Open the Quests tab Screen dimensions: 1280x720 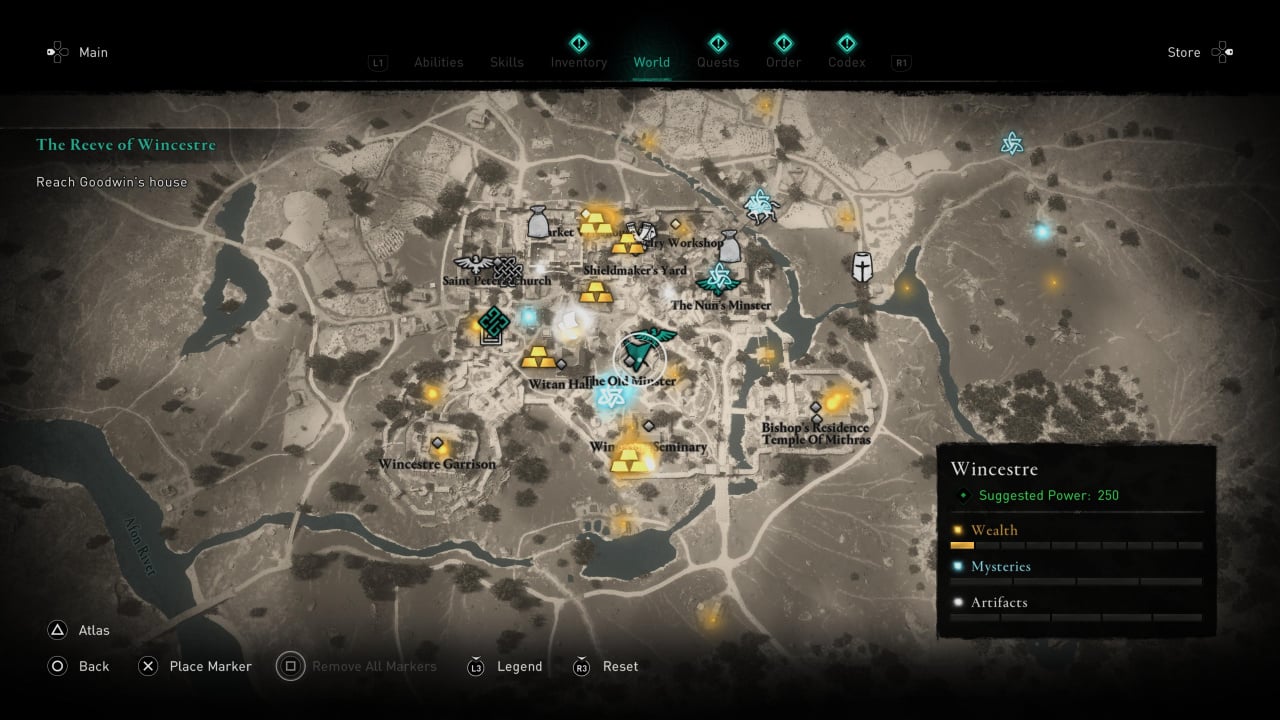[x=717, y=62]
